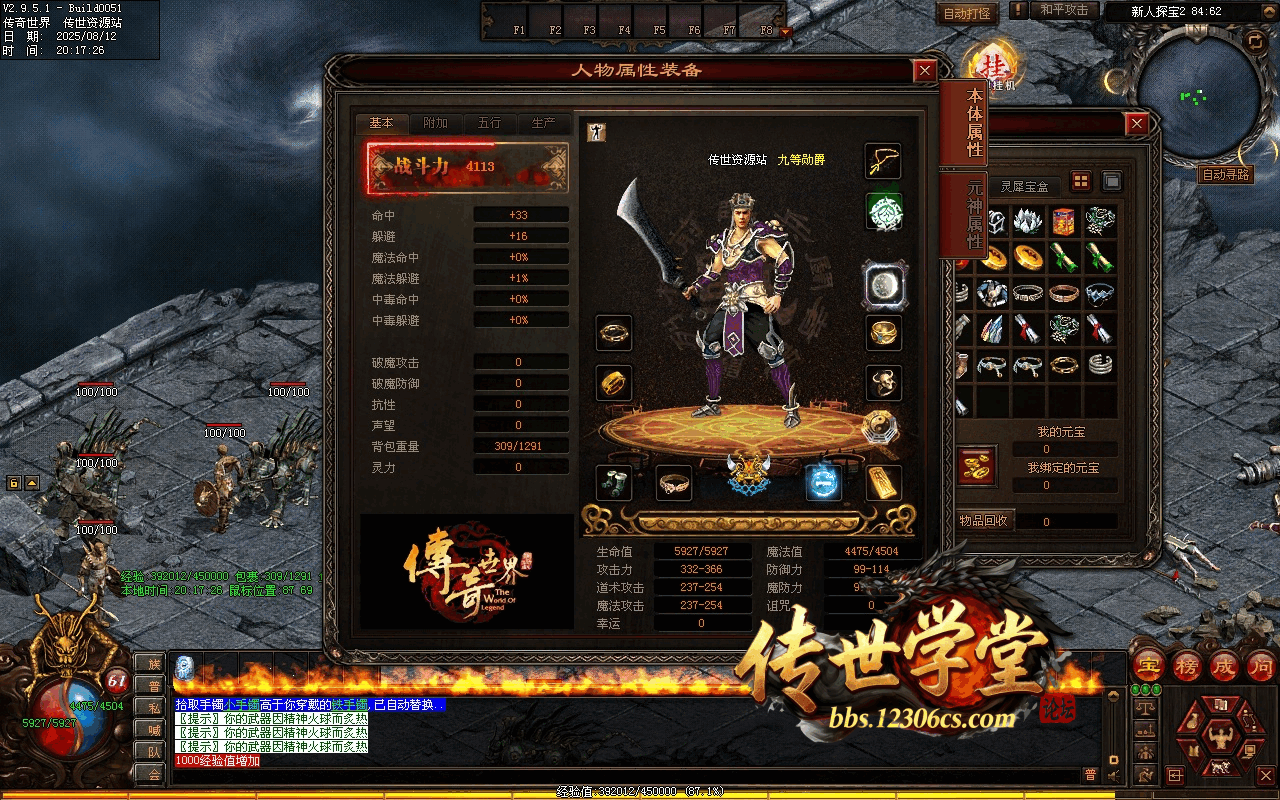Close the character attributes window
This screenshot has height=800, width=1280.
(925, 70)
